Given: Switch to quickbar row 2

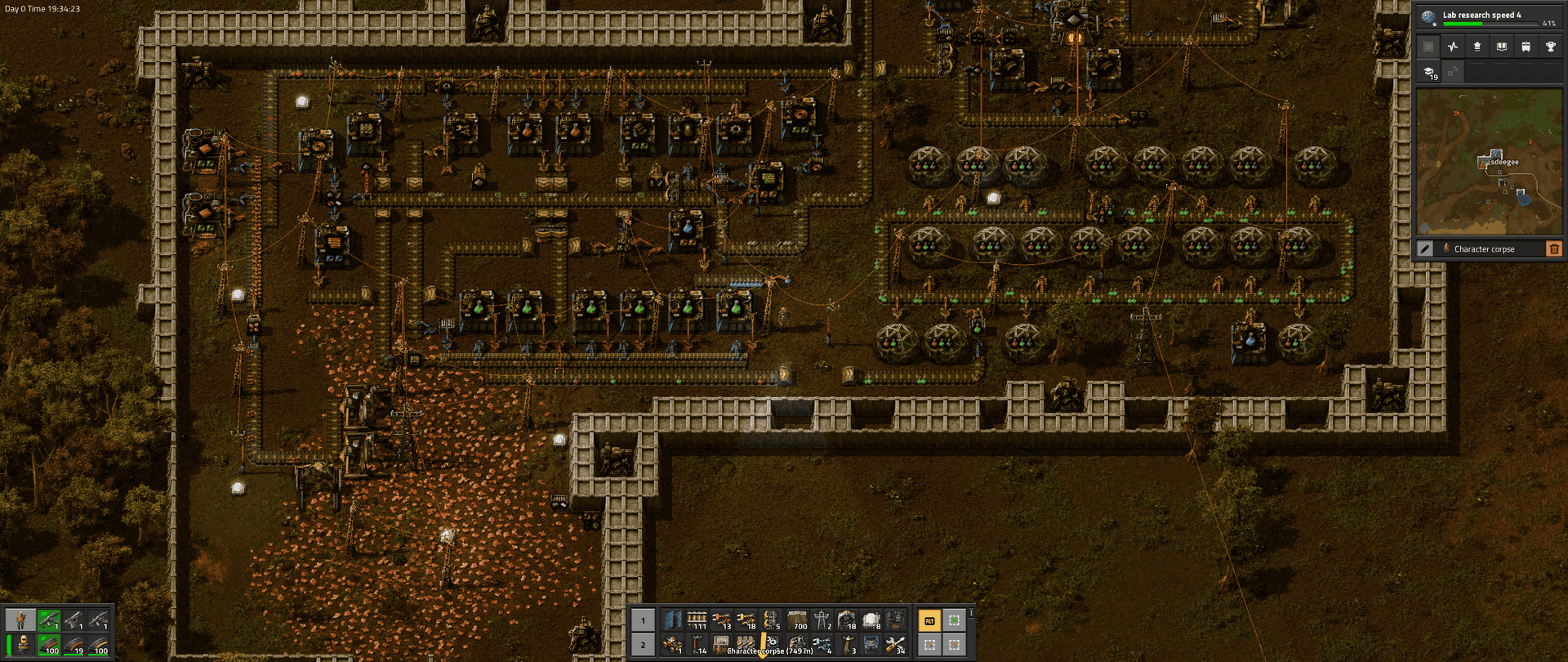Looking at the screenshot, I should (643, 645).
